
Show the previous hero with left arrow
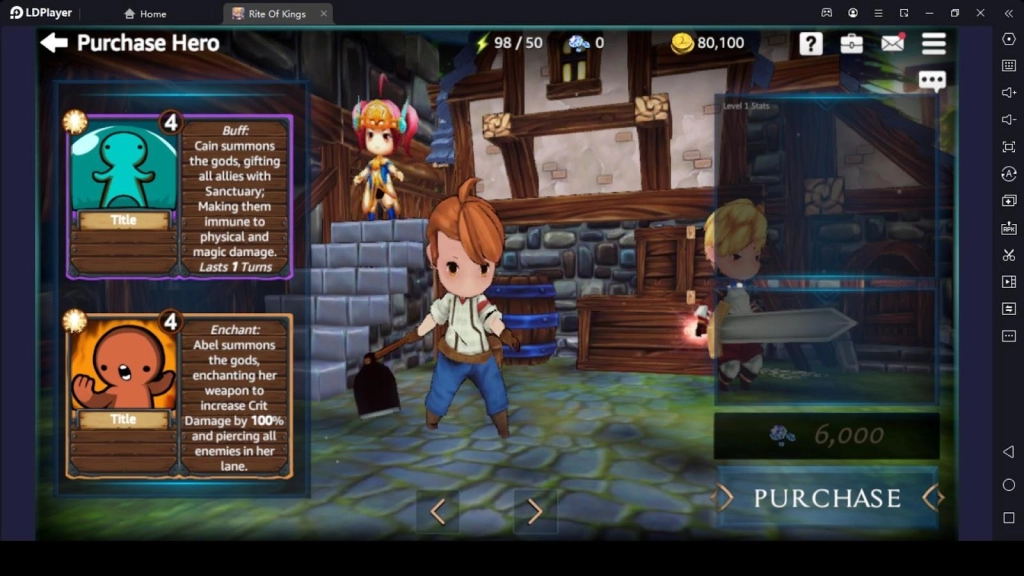click(x=437, y=511)
